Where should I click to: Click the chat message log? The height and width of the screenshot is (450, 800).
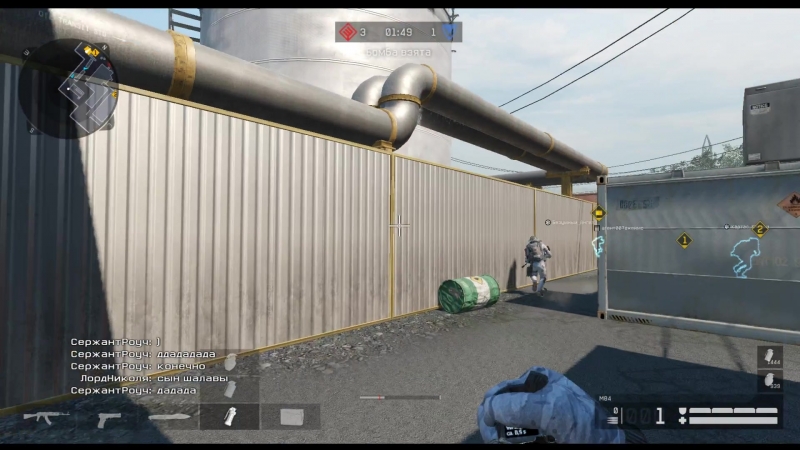(x=150, y=366)
